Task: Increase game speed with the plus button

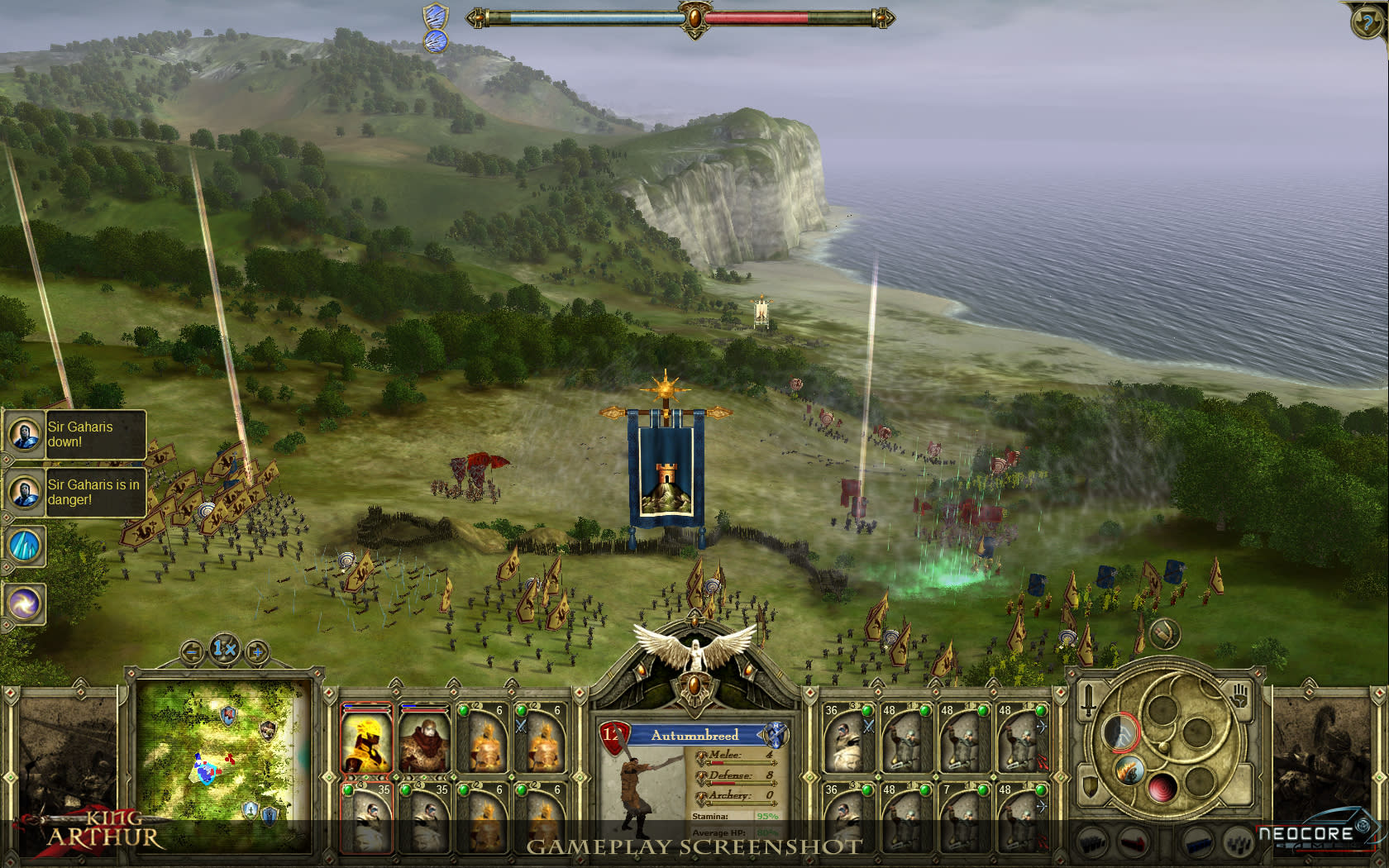Action: point(258,653)
